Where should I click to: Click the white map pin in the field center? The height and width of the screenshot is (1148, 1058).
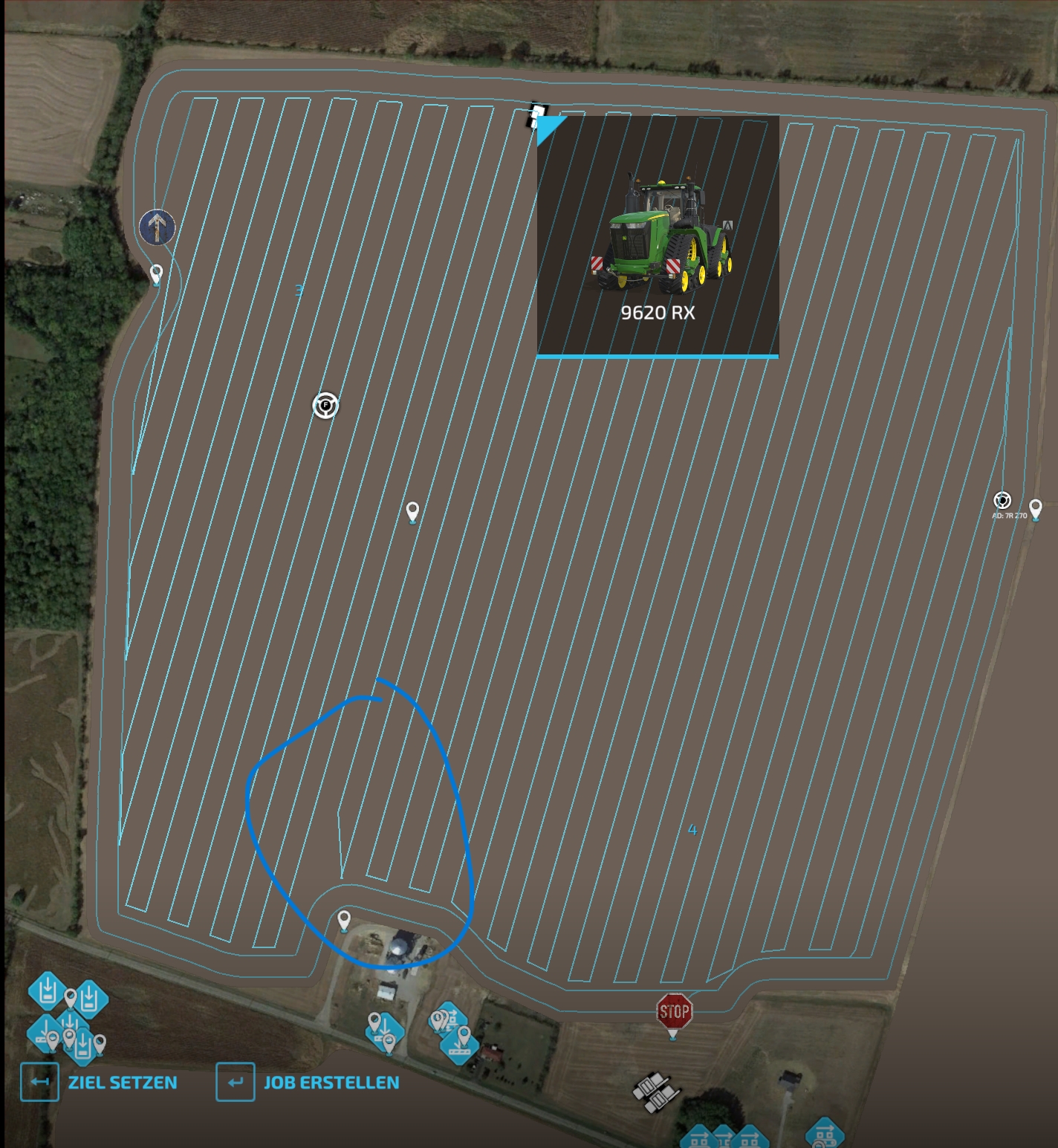(411, 513)
